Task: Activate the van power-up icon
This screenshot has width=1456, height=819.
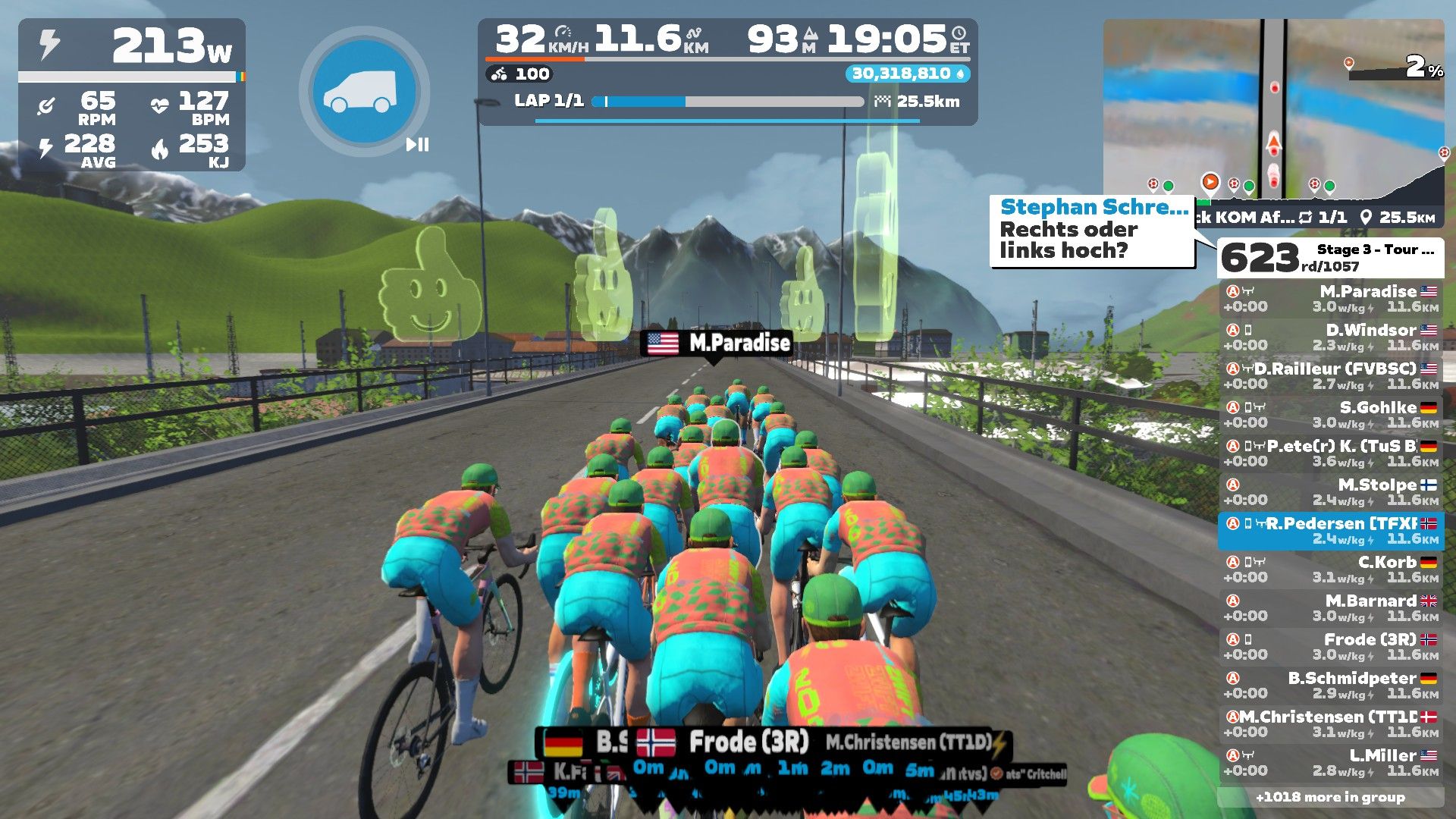Action: (364, 92)
